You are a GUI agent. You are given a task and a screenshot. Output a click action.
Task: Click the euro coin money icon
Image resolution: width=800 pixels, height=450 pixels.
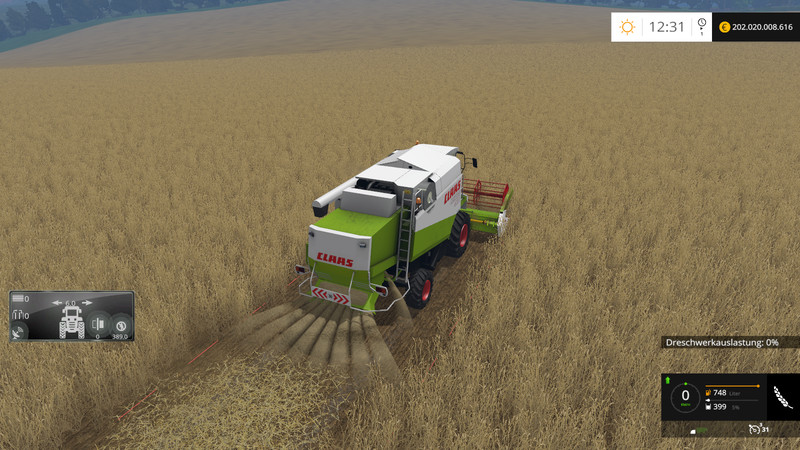click(x=724, y=28)
